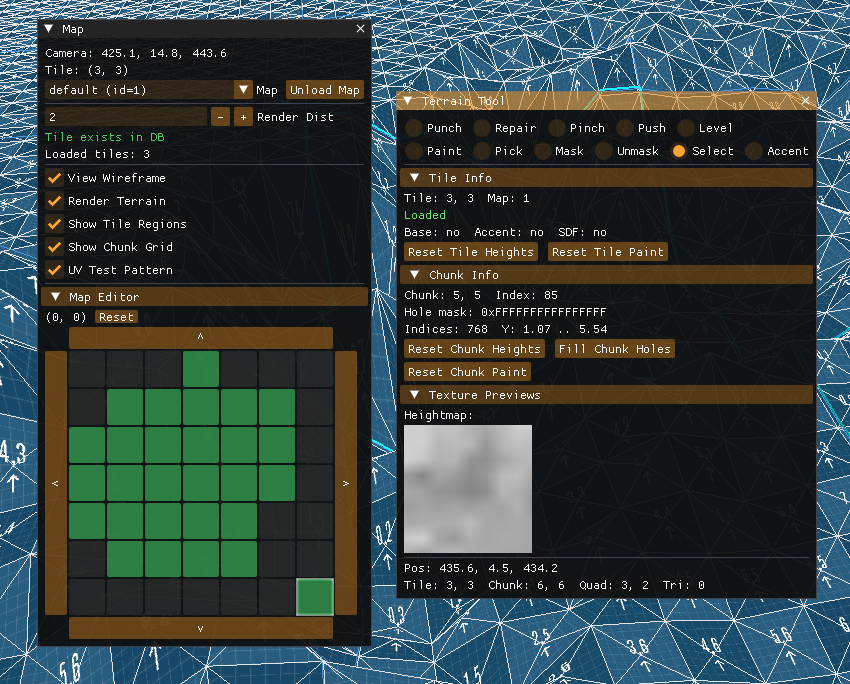Select the Punch terrain tool
Screen dimensions: 850x684
click(414, 128)
